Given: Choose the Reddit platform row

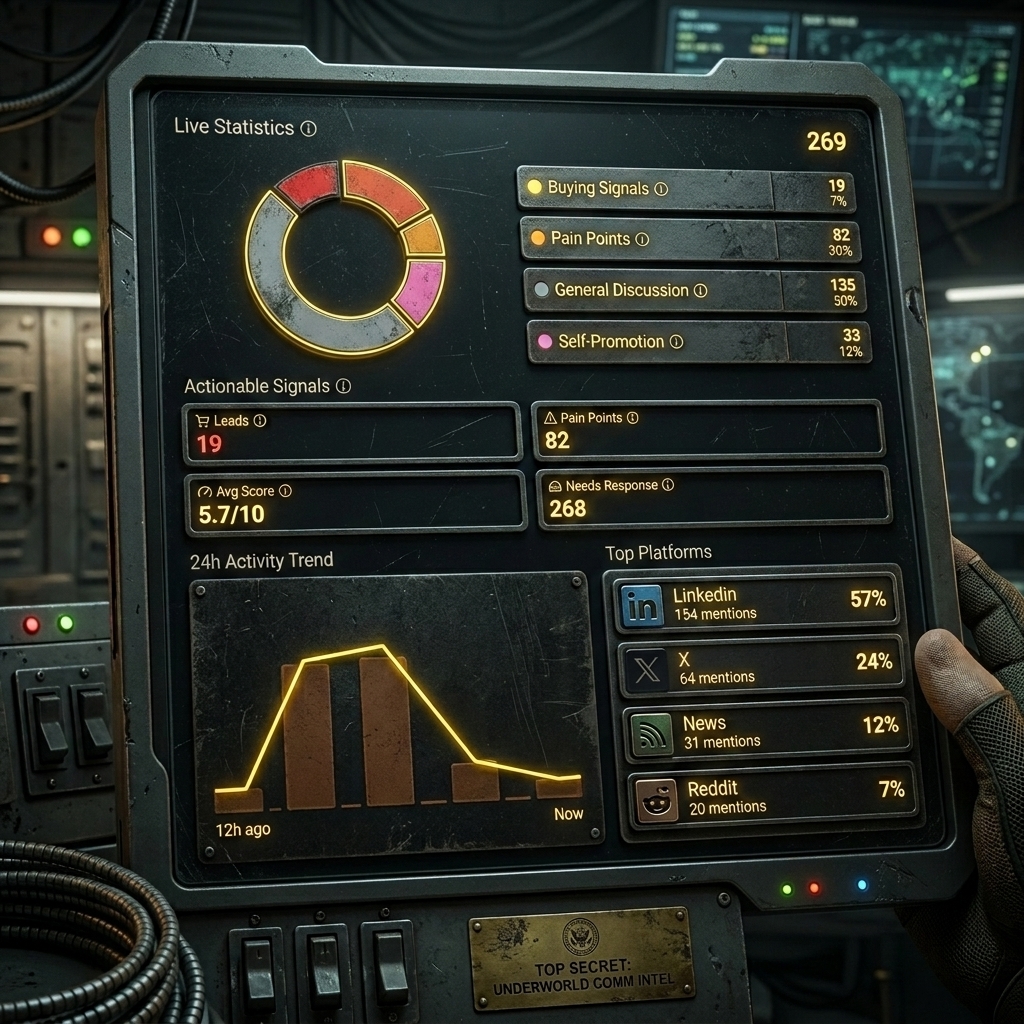Looking at the screenshot, I should point(772,797).
